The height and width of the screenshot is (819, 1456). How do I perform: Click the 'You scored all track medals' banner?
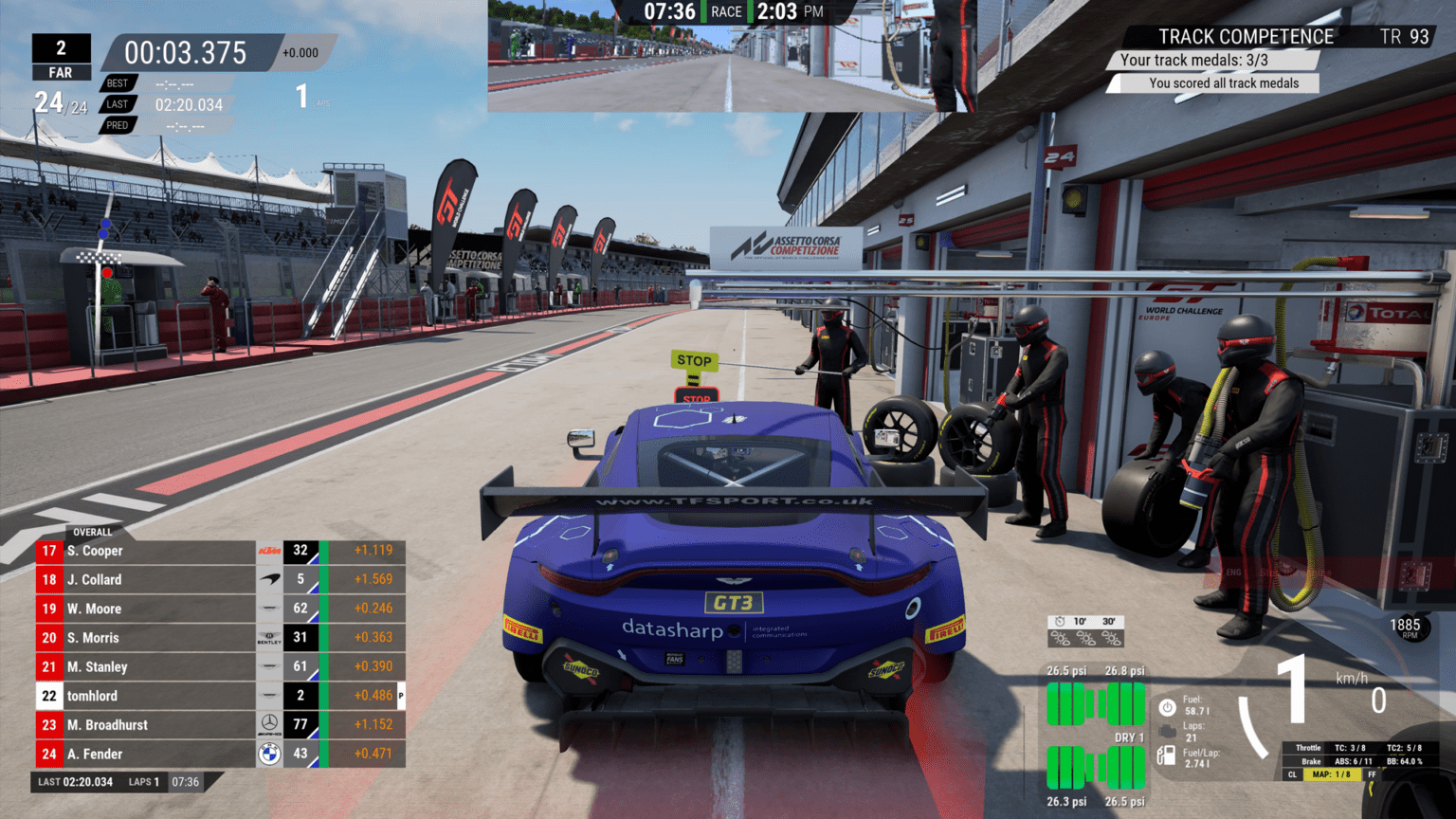click(1223, 82)
